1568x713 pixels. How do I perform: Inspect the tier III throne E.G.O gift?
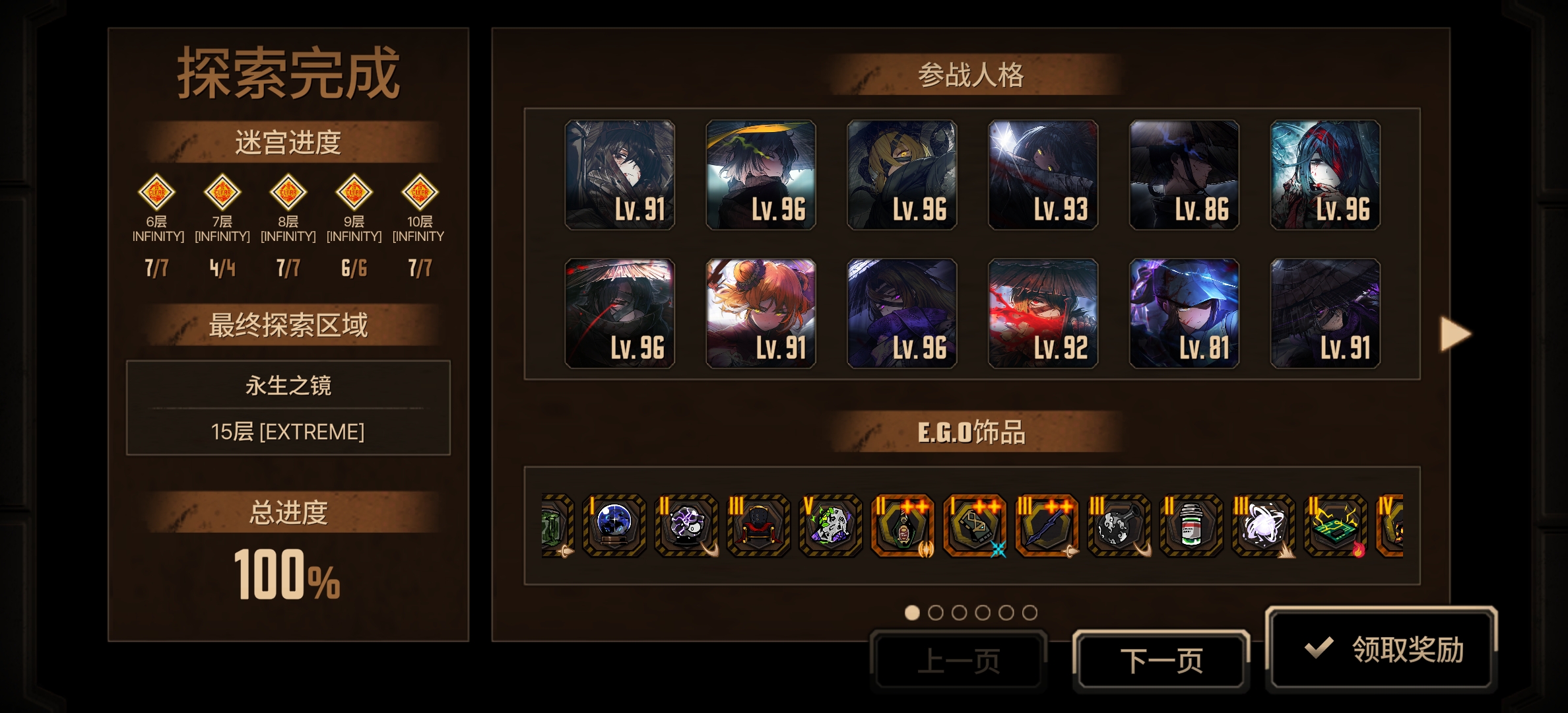[758, 525]
